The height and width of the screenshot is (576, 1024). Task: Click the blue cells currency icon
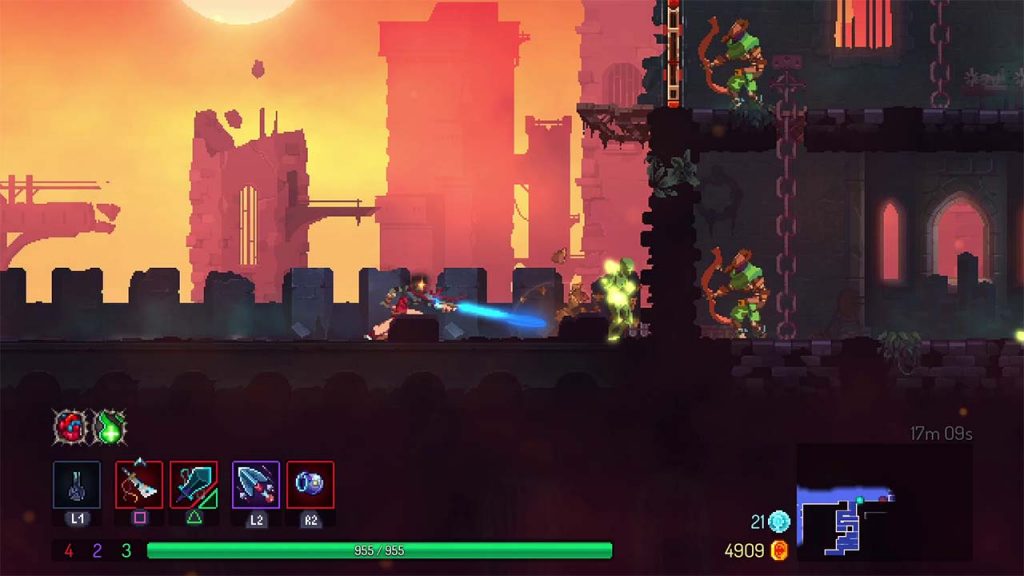[779, 521]
